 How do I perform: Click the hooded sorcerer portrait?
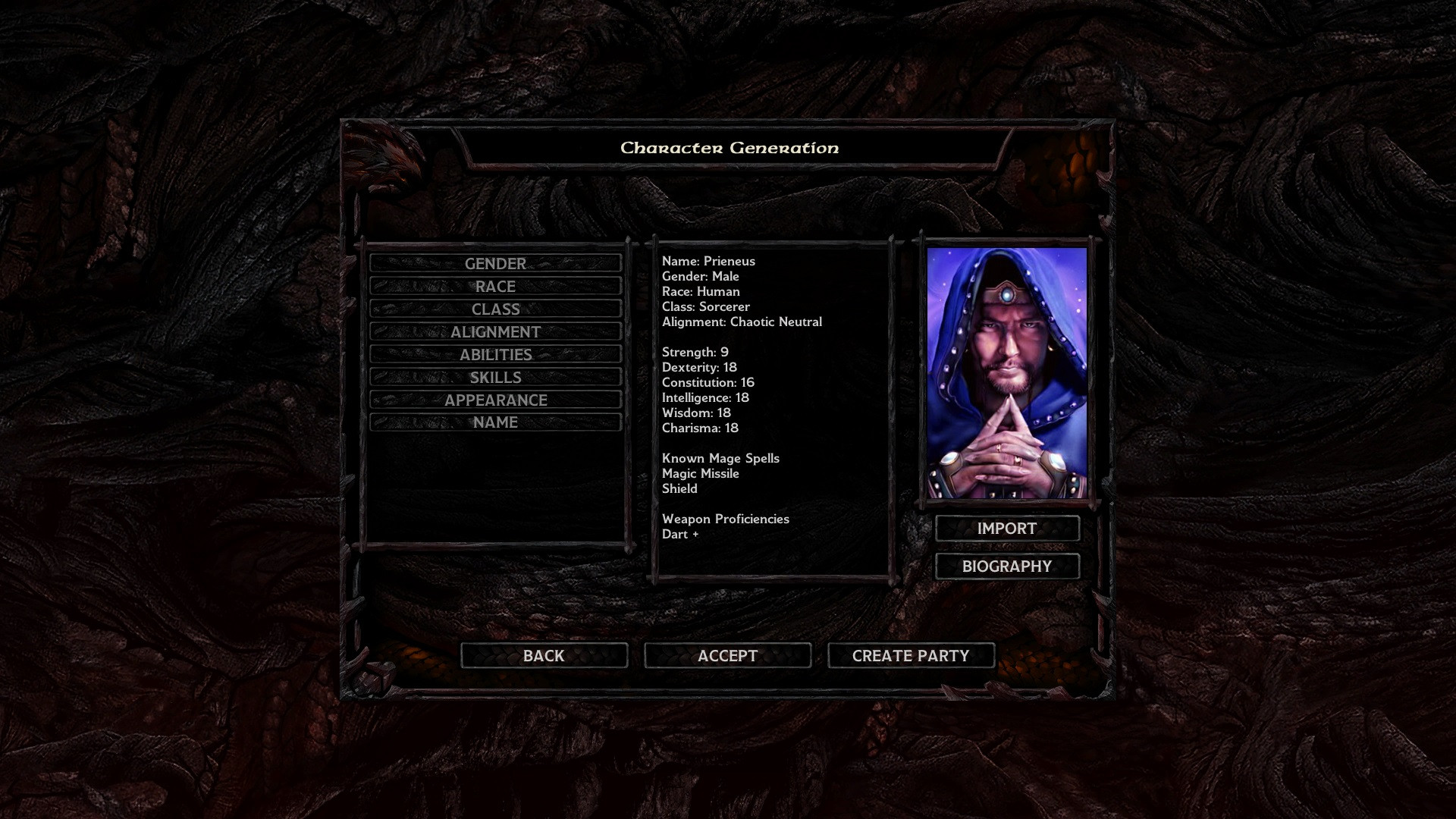click(1007, 372)
